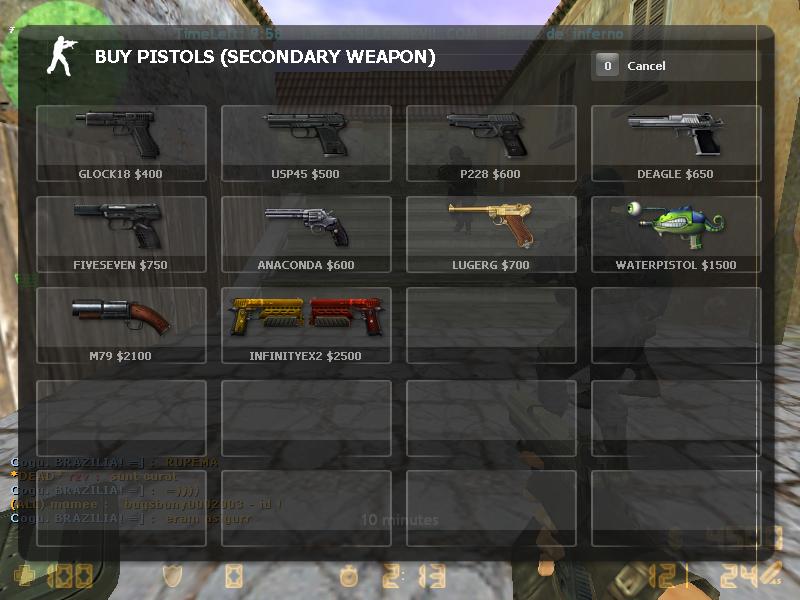Viewport: 800px width, 600px height.
Task: Select the P228 for $600
Action: pos(491,143)
